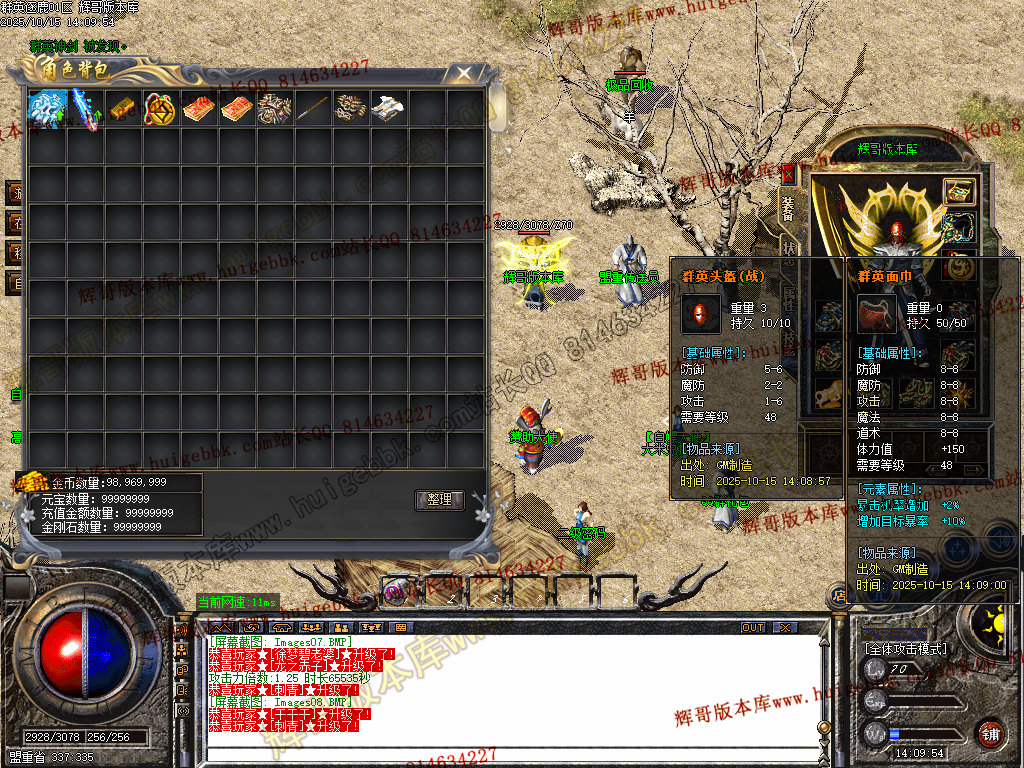This screenshot has height=768, width=1024.
Task: Click the OUT button on chat bar
Action: tap(753, 628)
